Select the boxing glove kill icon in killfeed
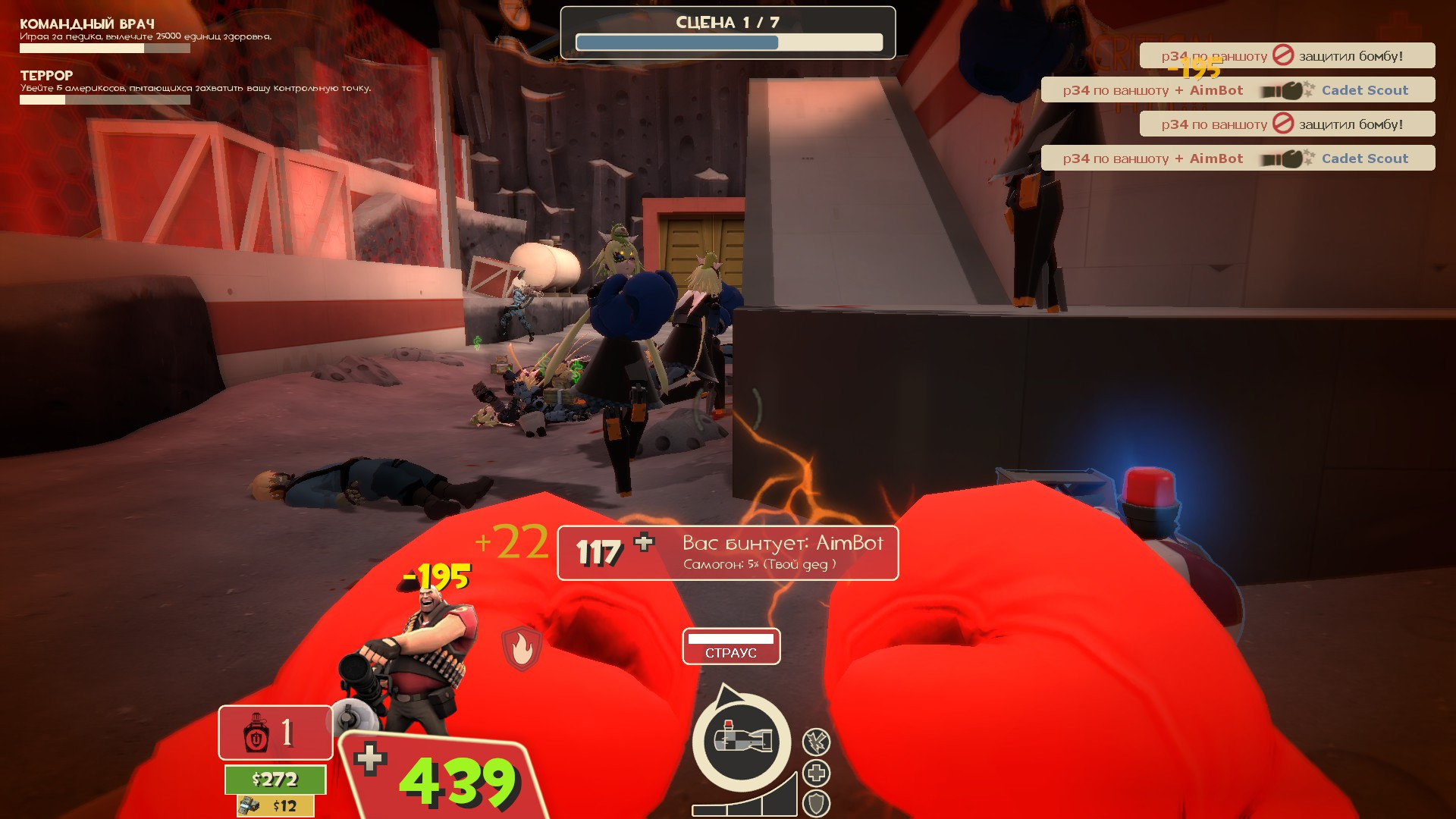The image size is (1456, 819). (x=1289, y=89)
